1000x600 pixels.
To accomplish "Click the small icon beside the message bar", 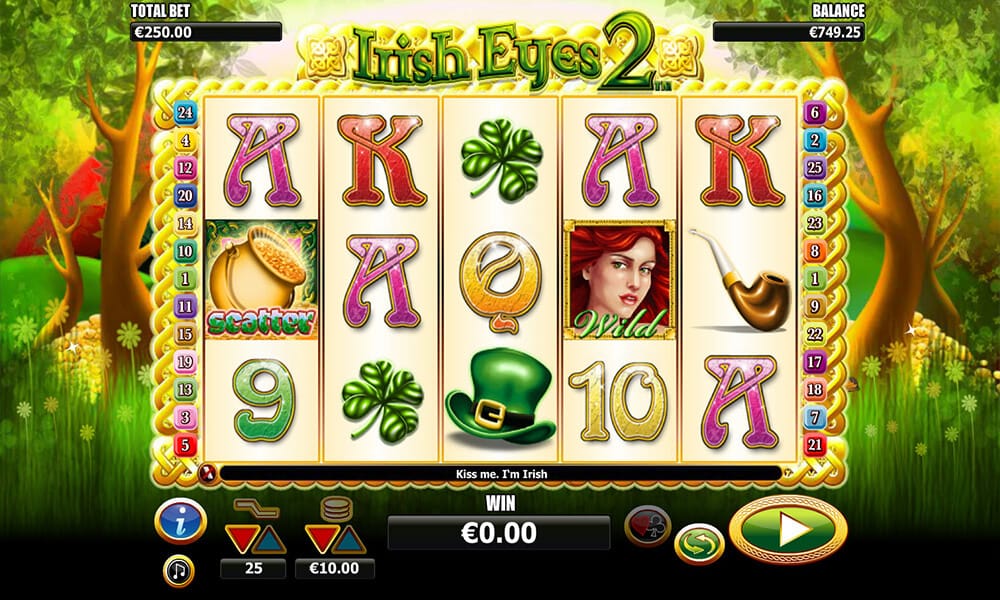I will [x=209, y=472].
